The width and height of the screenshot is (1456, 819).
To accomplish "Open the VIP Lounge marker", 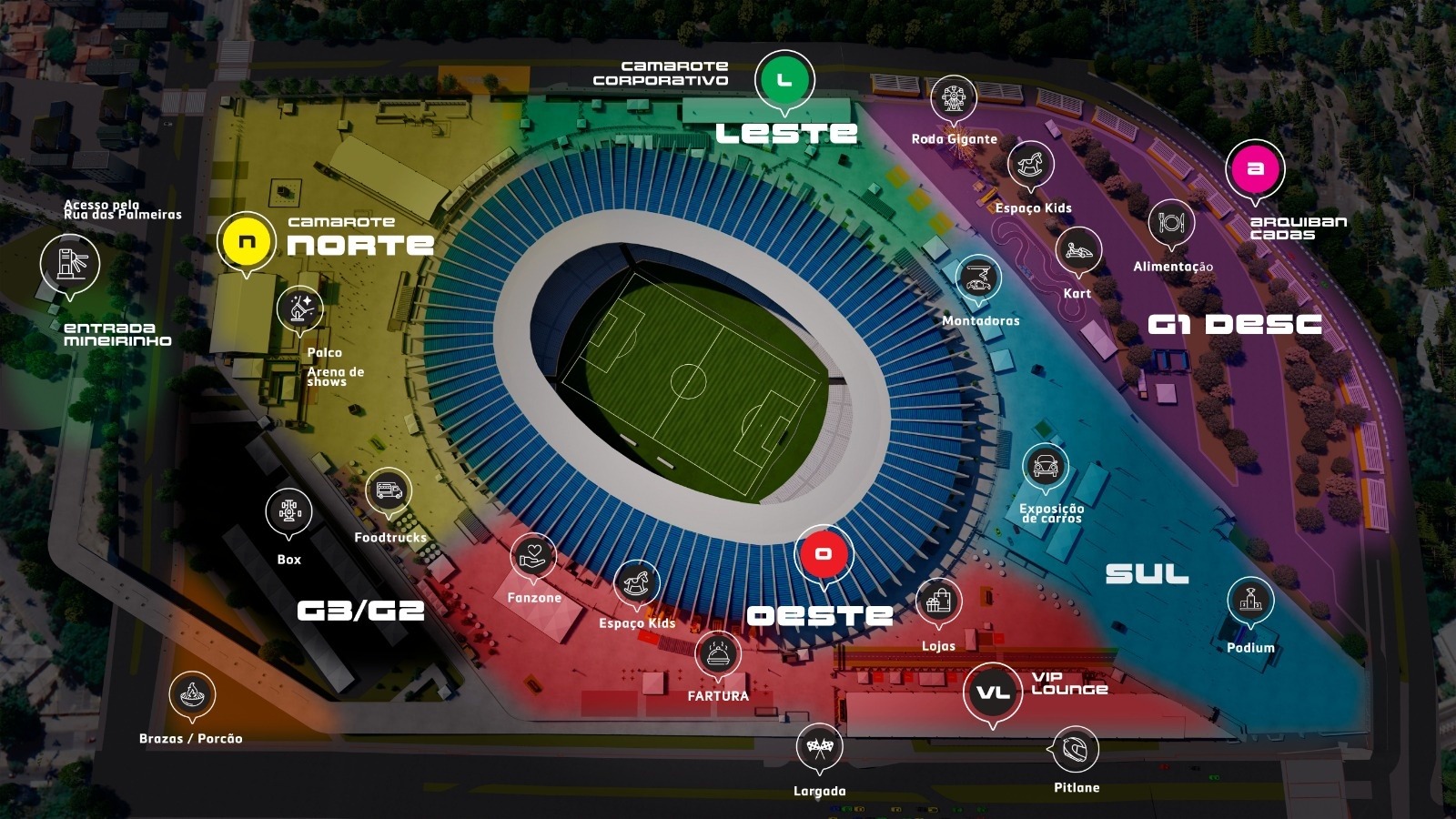I will [x=993, y=693].
